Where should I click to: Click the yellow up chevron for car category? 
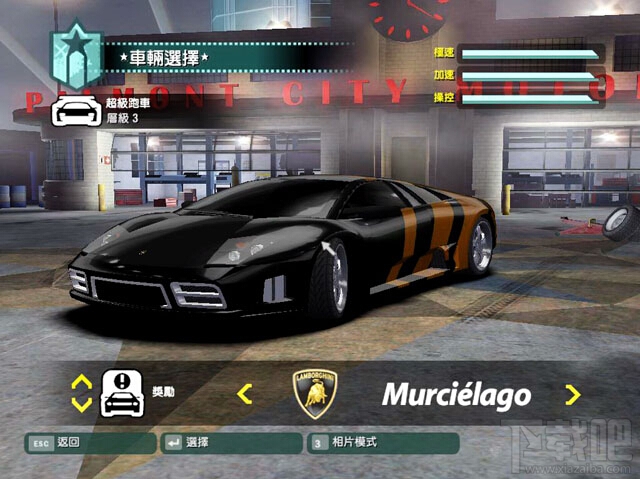(82, 382)
